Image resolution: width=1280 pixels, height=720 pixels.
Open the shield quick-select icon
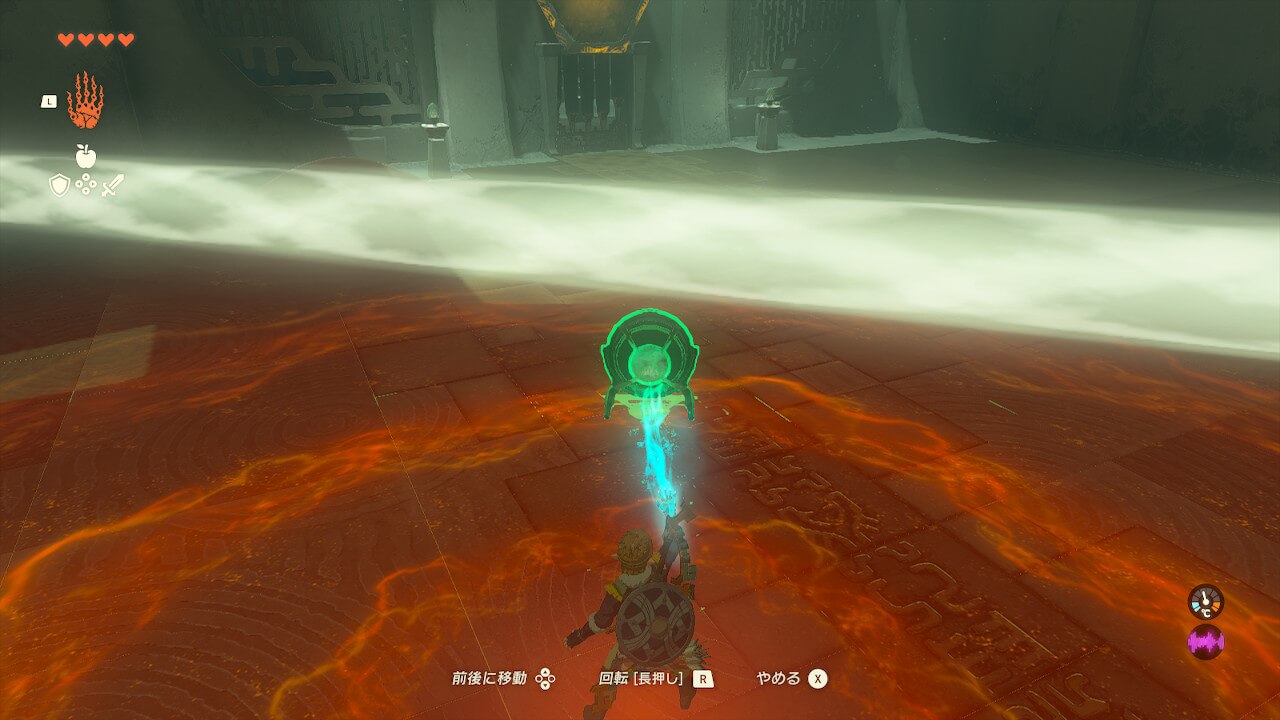pos(60,185)
